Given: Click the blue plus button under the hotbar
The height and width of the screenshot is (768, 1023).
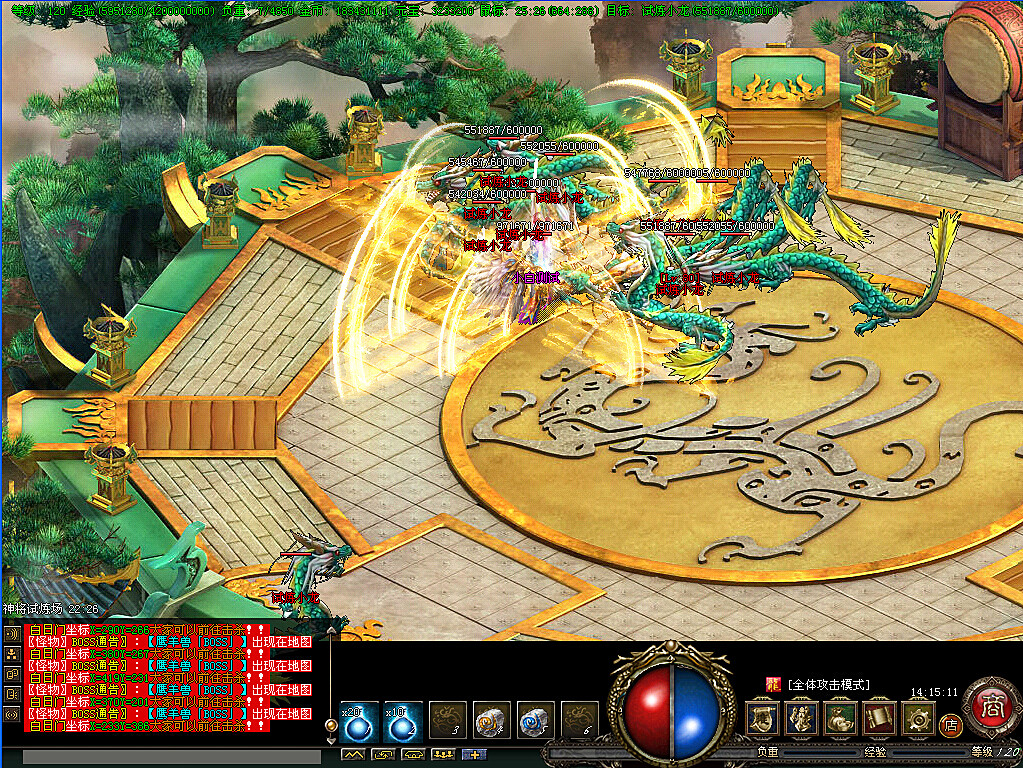Looking at the screenshot, I should point(472,755).
